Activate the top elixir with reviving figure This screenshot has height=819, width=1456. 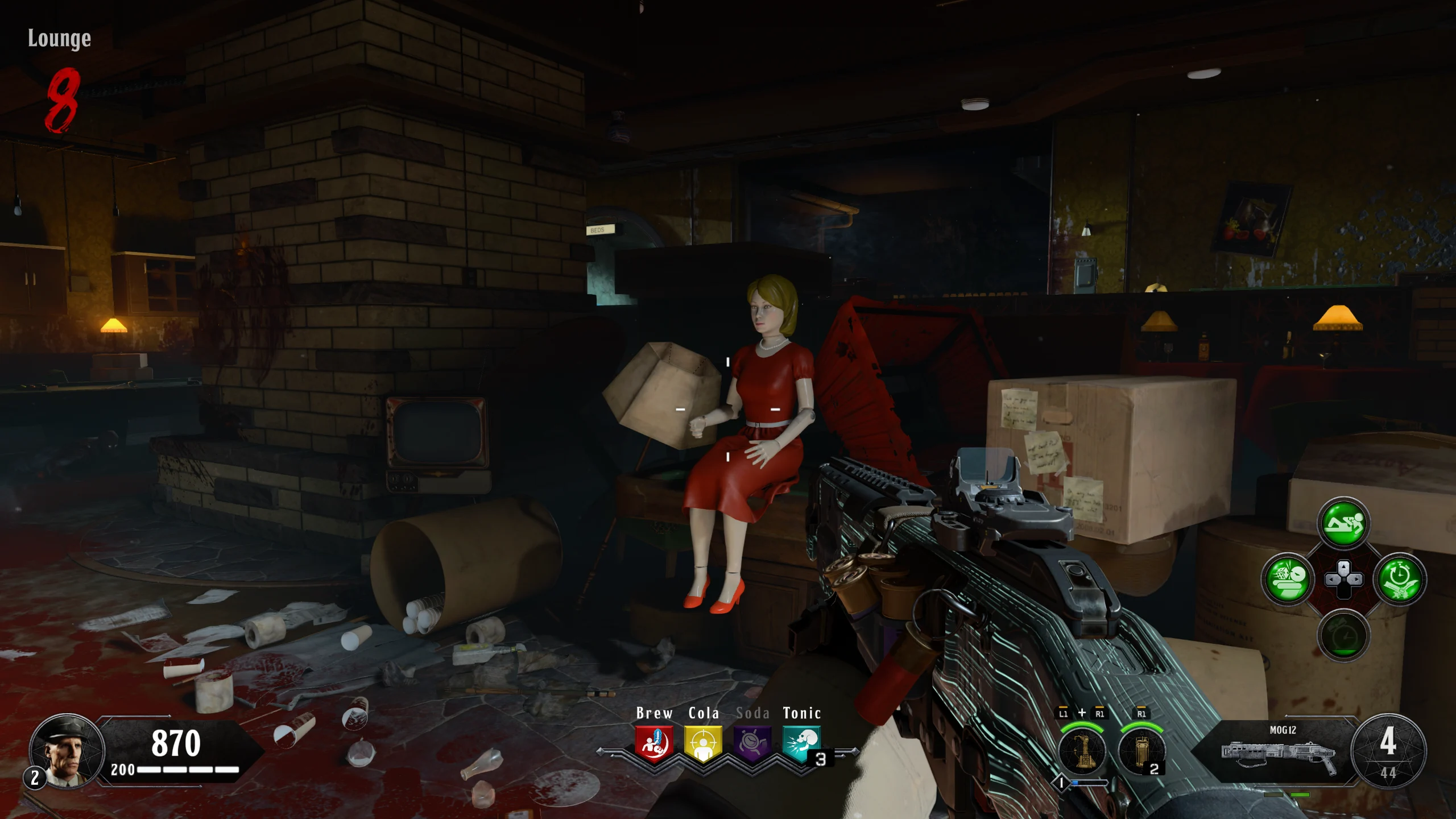pos(1343,523)
